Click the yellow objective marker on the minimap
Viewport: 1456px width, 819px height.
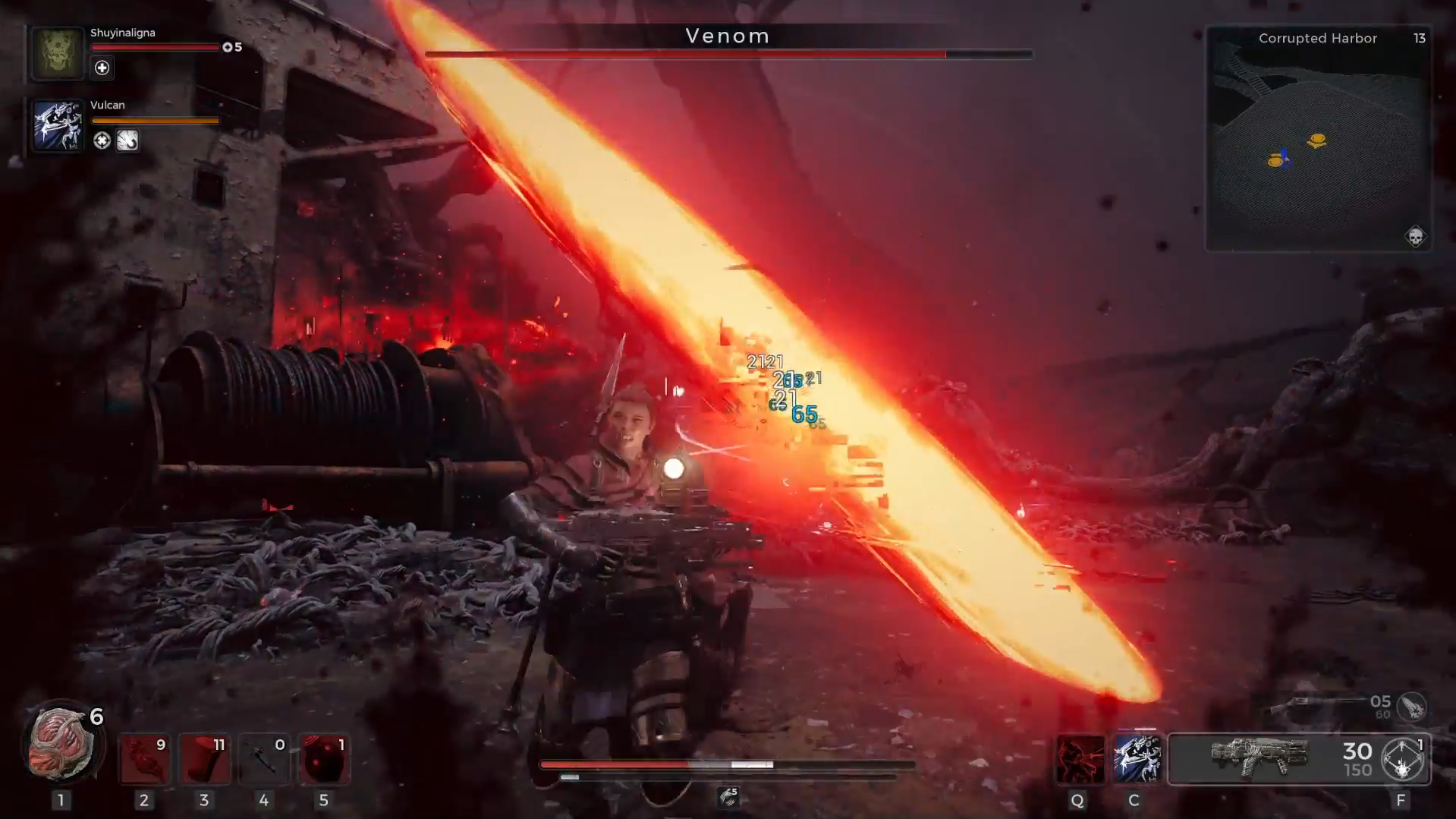pyautogui.click(x=1318, y=140)
